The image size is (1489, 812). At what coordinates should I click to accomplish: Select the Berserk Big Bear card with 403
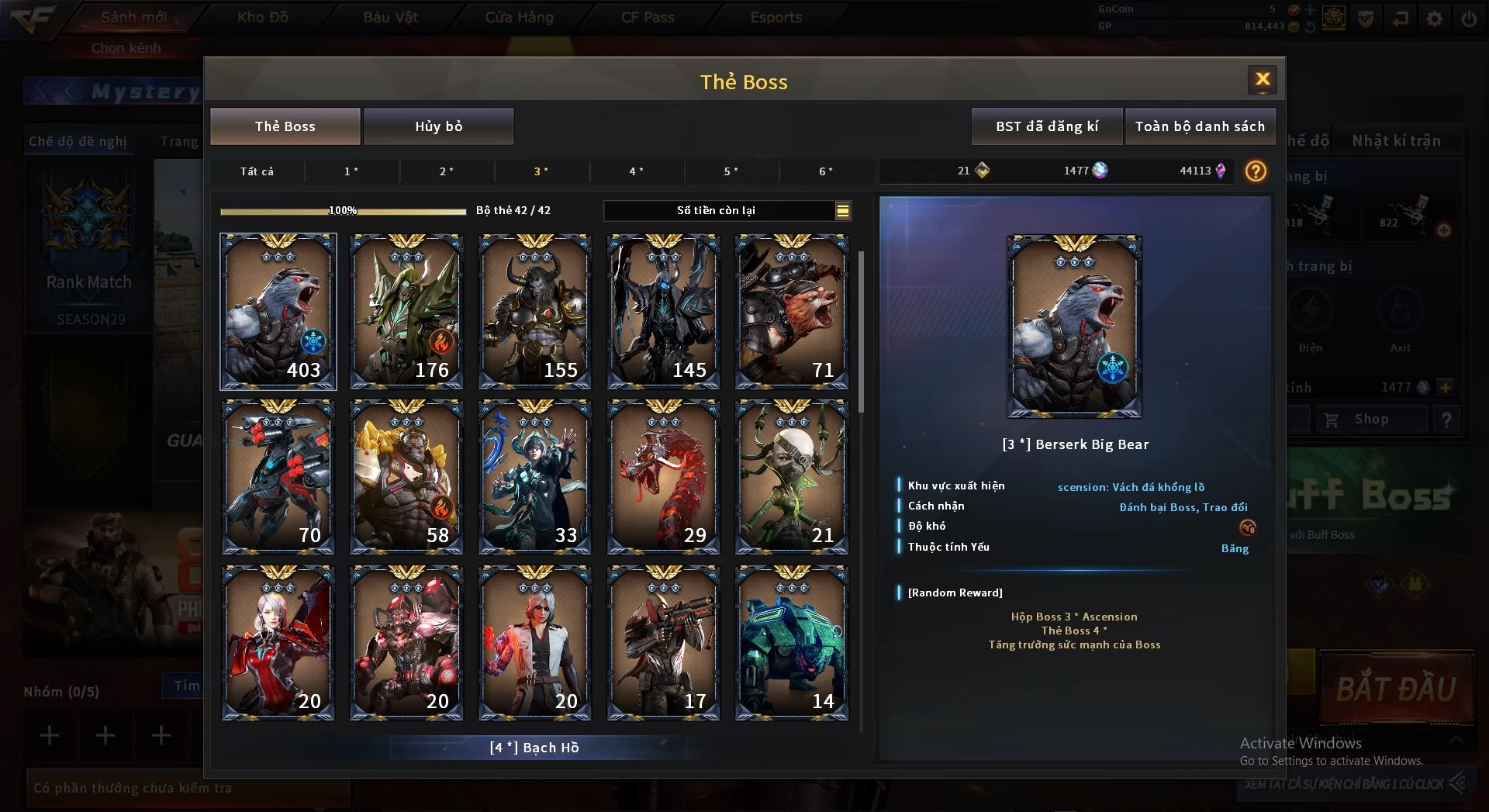pyautogui.click(x=278, y=311)
